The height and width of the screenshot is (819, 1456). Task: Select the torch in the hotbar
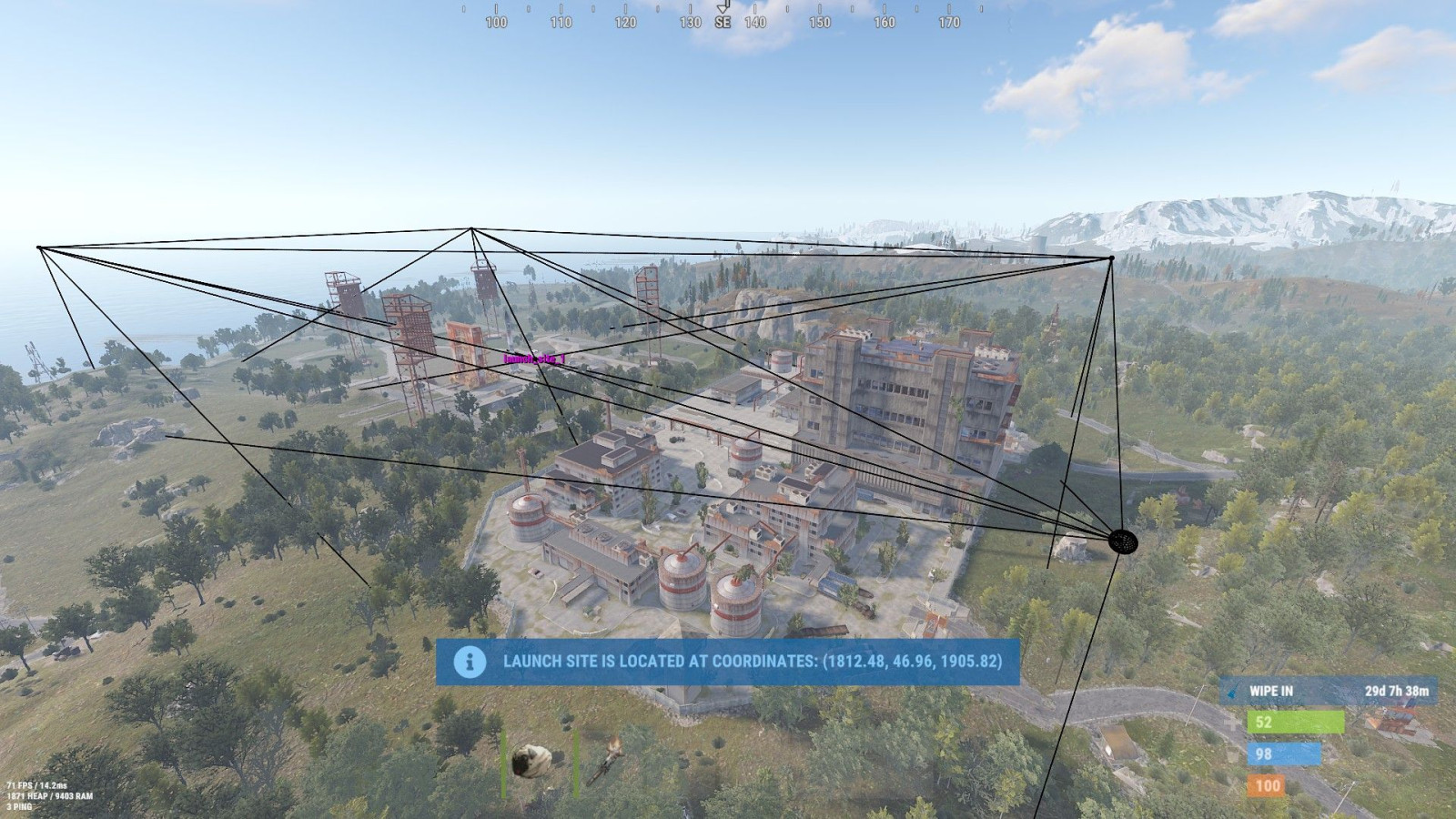pyautogui.click(x=606, y=763)
